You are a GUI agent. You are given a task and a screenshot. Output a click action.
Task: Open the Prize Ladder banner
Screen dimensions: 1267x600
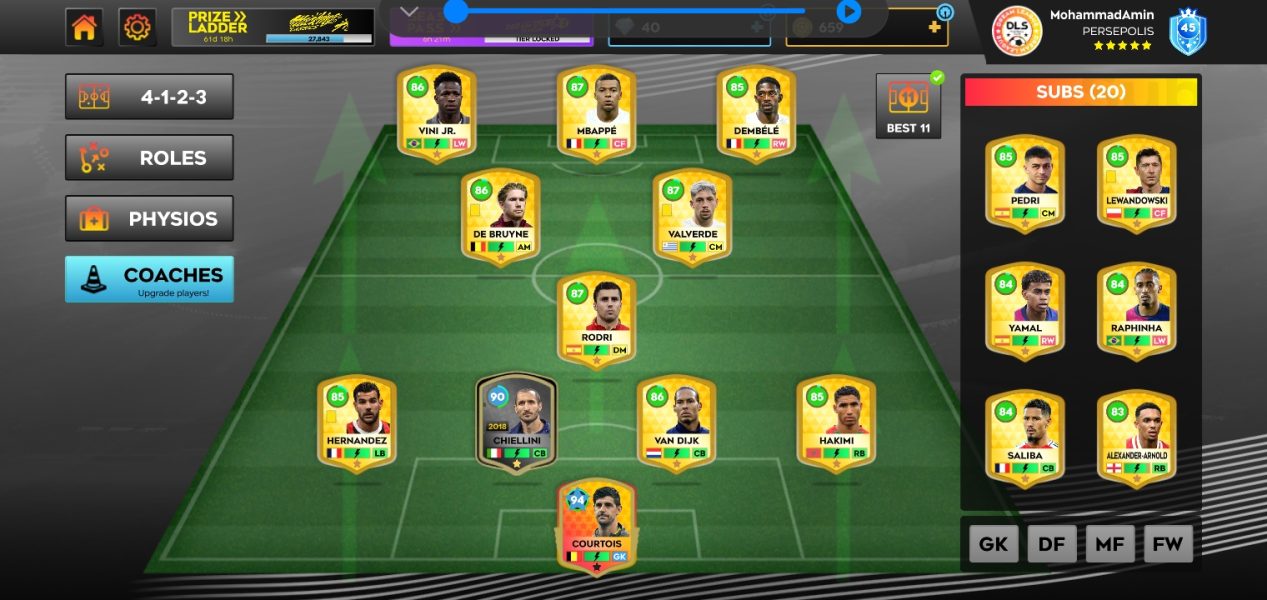pyautogui.click(x=271, y=27)
